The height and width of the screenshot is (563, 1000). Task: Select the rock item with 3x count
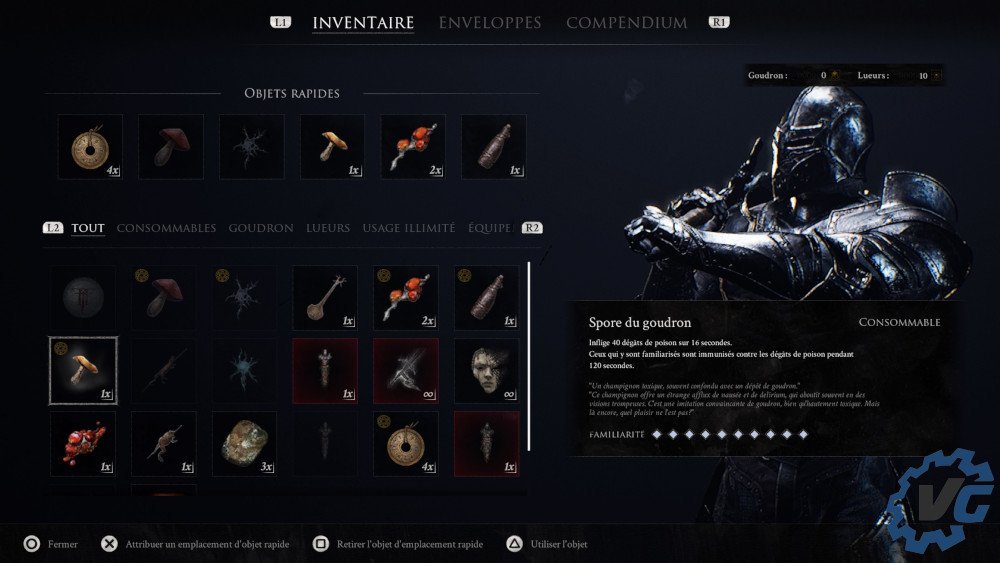(245, 444)
